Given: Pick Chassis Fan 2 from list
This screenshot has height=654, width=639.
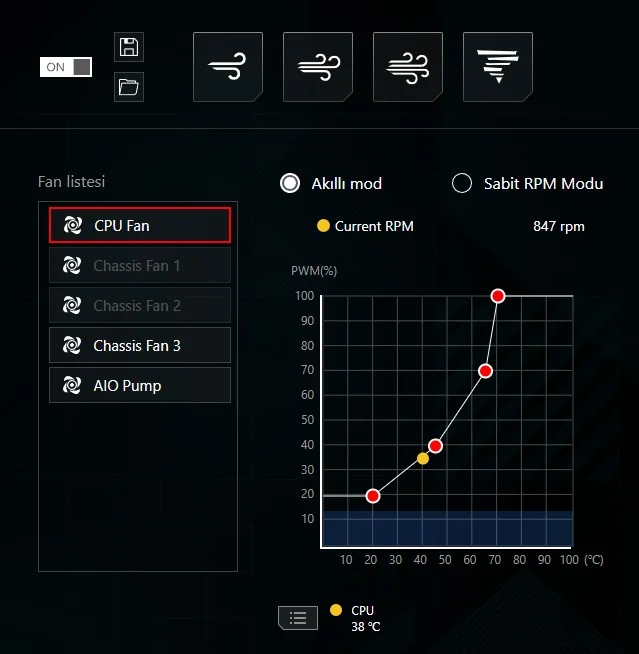Looking at the screenshot, I should point(140,306).
